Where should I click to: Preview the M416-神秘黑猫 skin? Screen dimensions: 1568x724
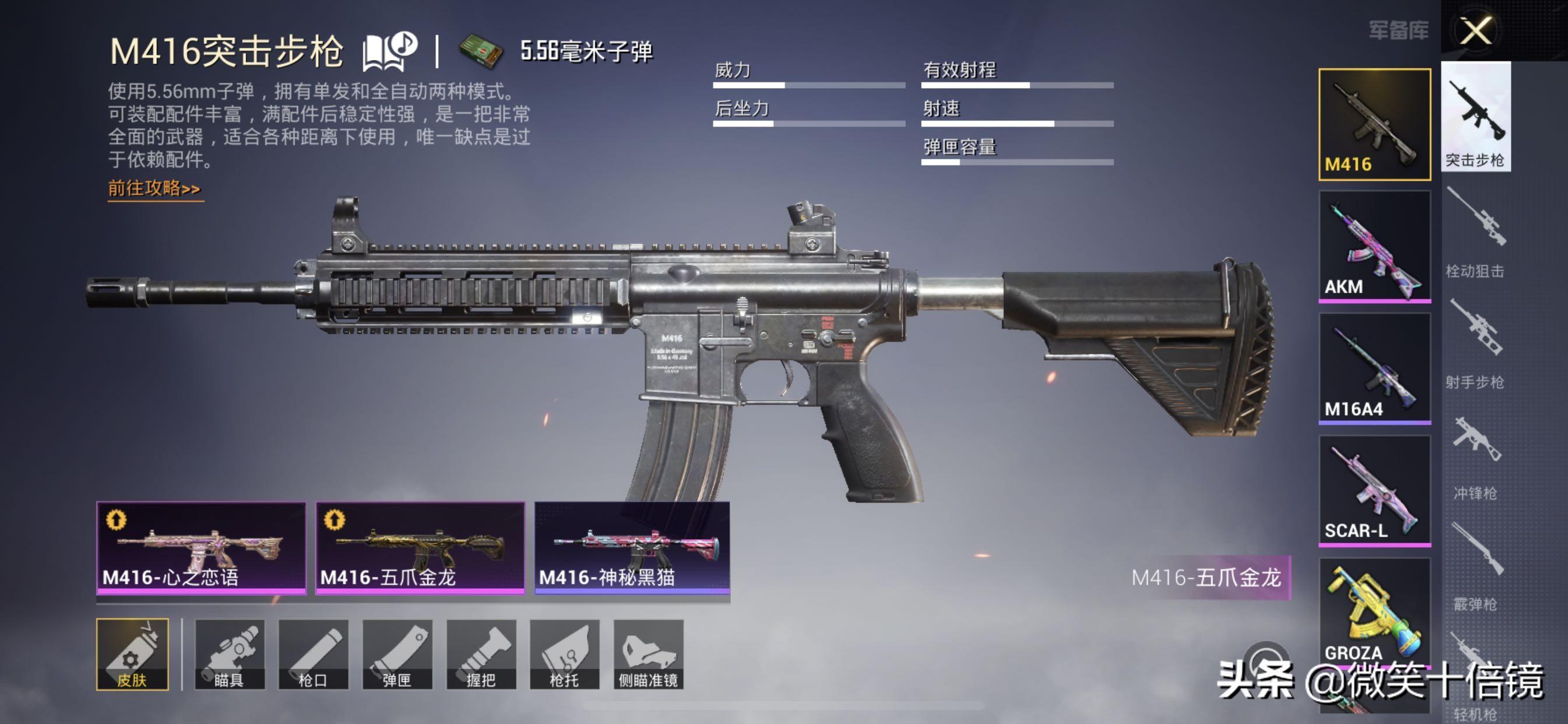point(632,546)
